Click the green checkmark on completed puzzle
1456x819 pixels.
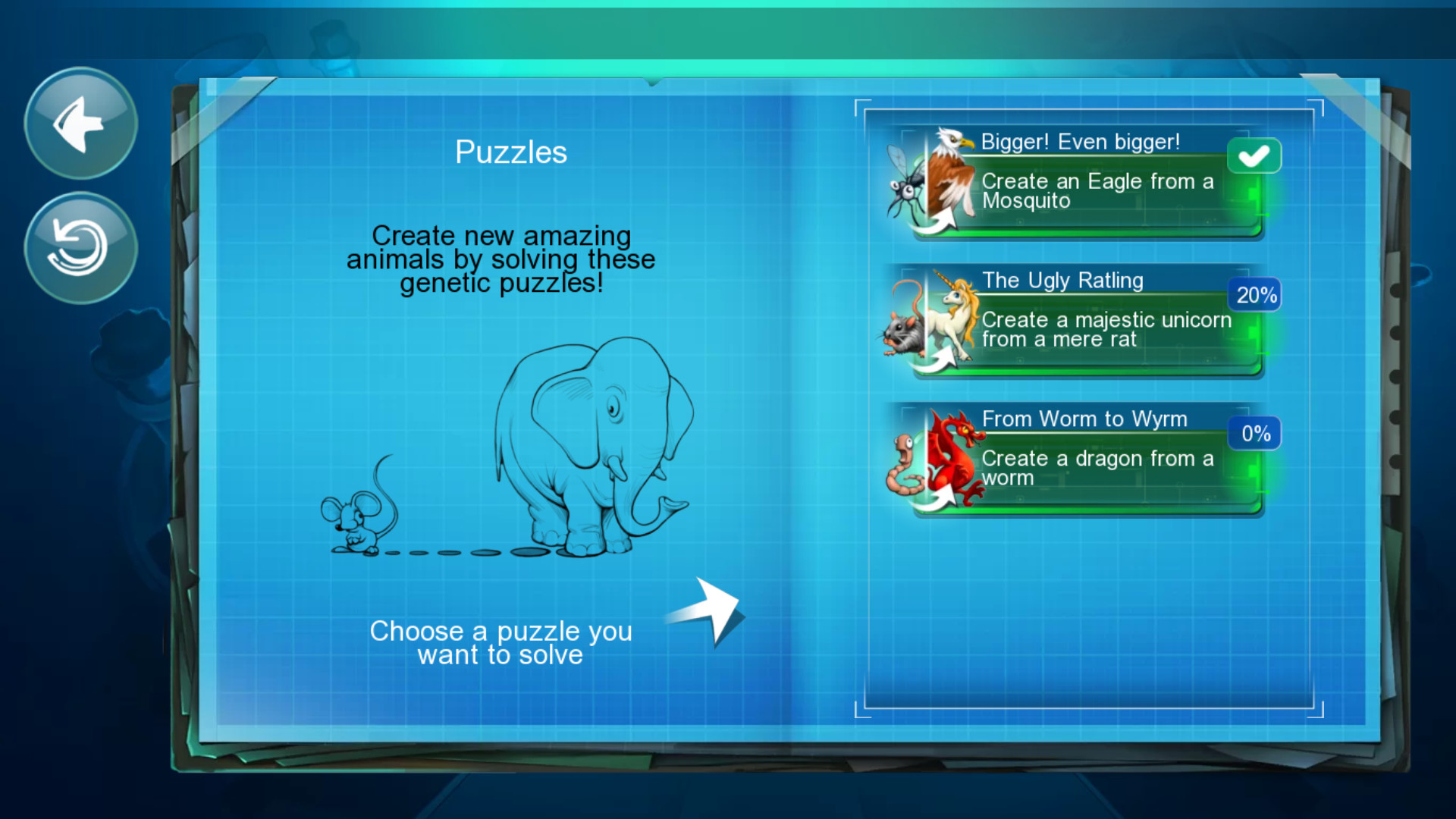click(x=1254, y=155)
